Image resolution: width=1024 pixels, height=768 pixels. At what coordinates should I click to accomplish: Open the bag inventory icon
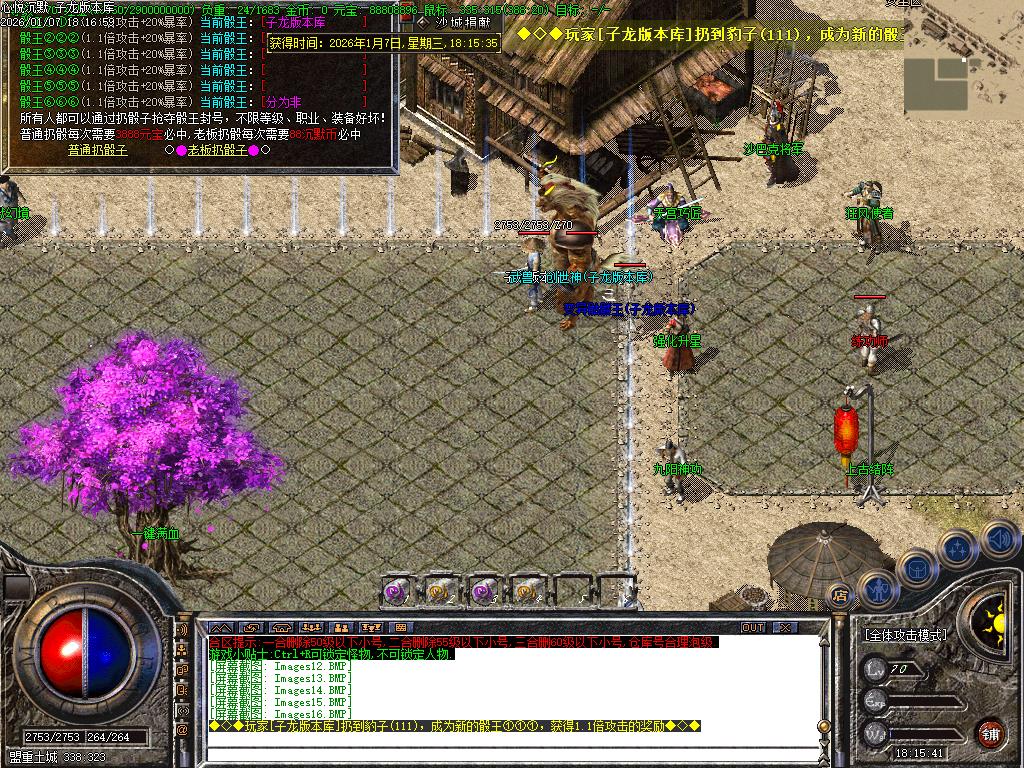(x=916, y=568)
